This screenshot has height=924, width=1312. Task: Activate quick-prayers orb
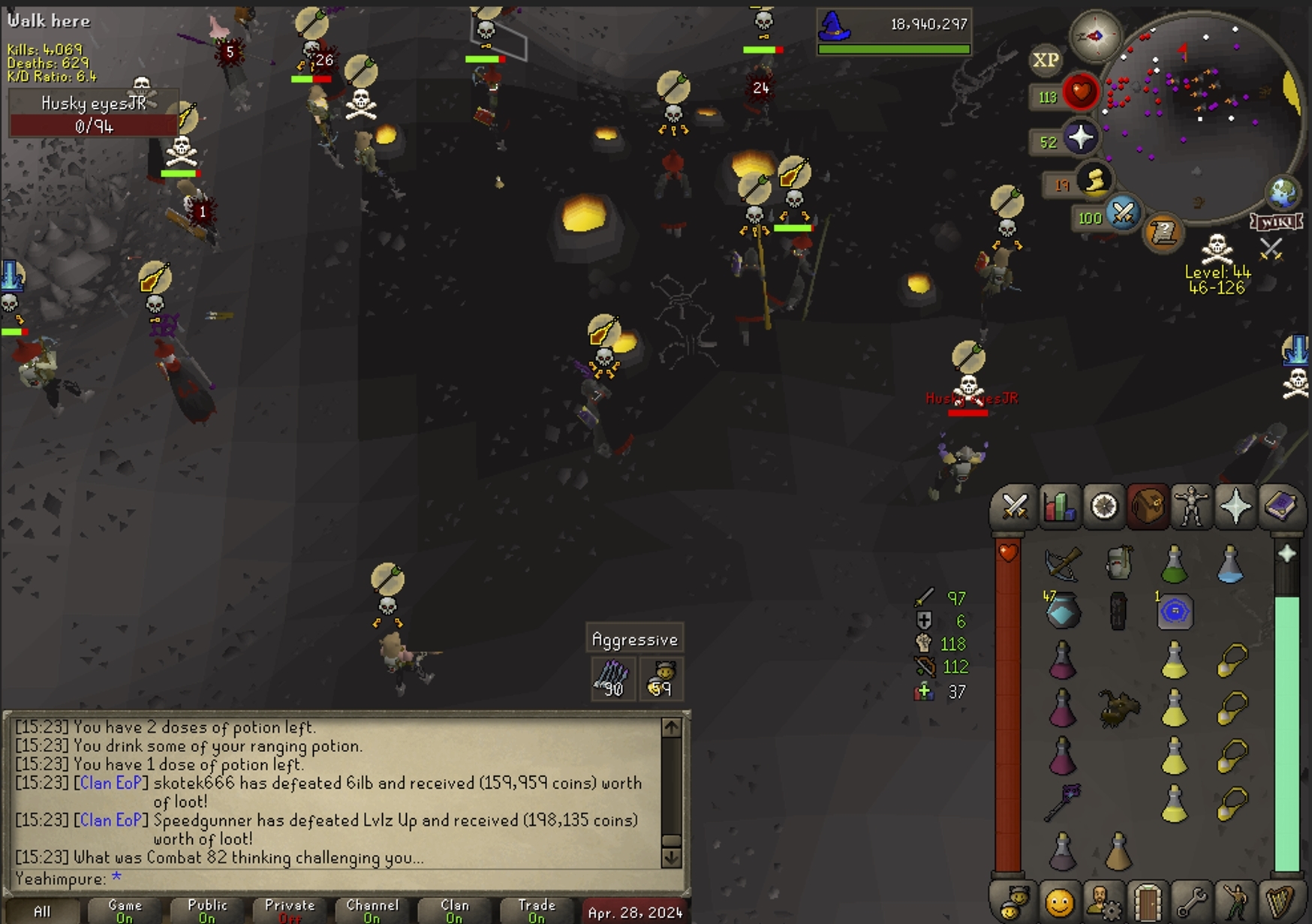(x=1080, y=138)
